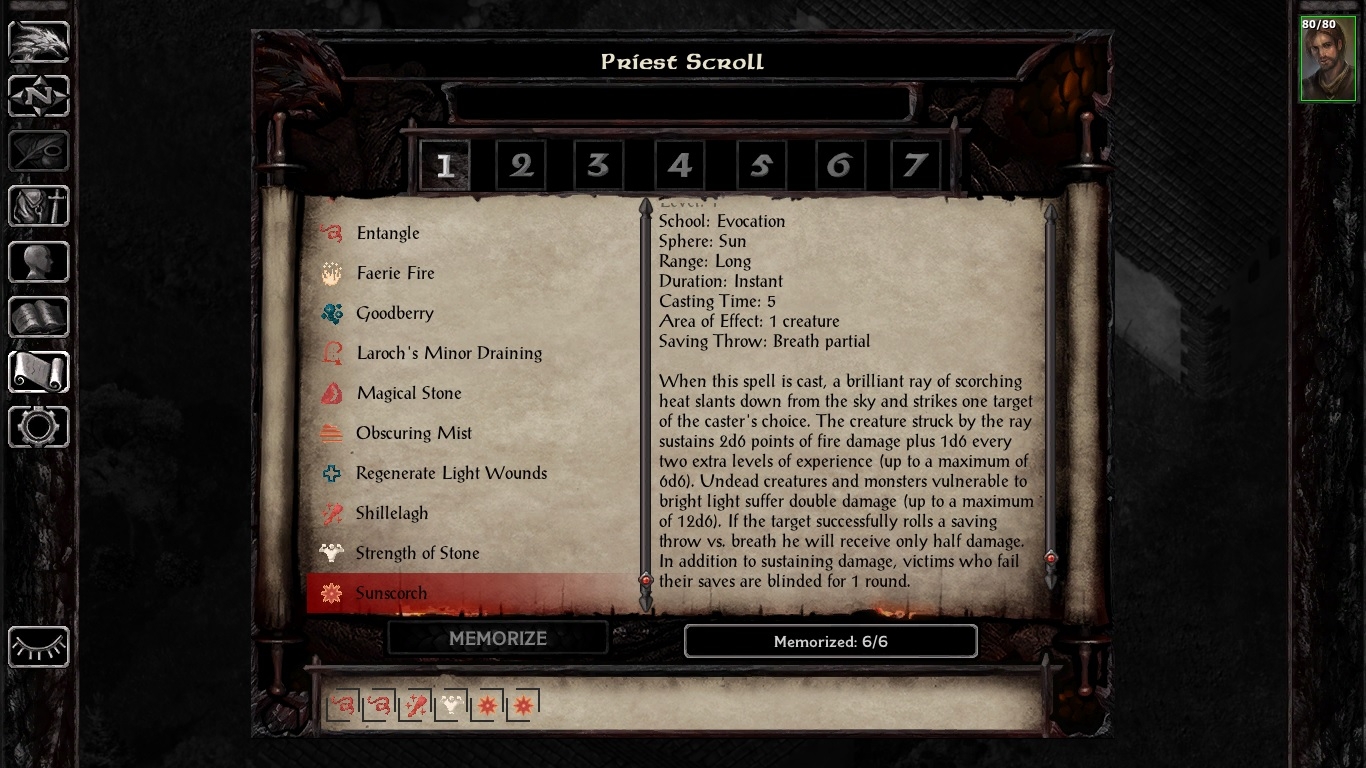Switch to the level 2 spells tab
The width and height of the screenshot is (1366, 768).
(x=520, y=165)
